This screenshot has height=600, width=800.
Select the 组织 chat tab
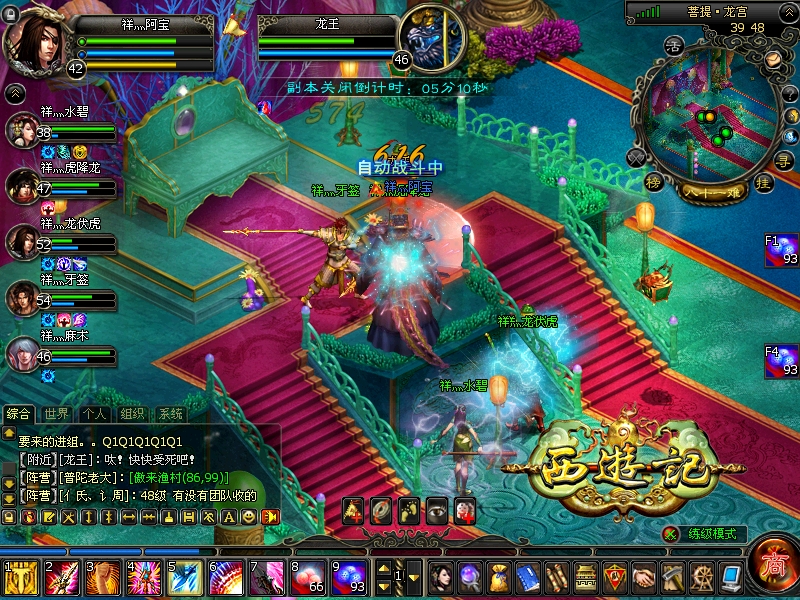133,414
